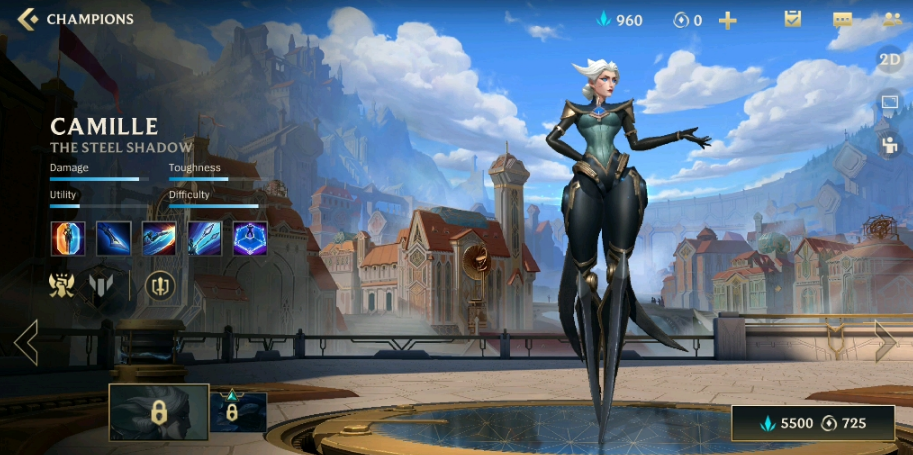The image size is (913, 455).
Task: Open the chat speech bubble
Action: click(x=842, y=20)
